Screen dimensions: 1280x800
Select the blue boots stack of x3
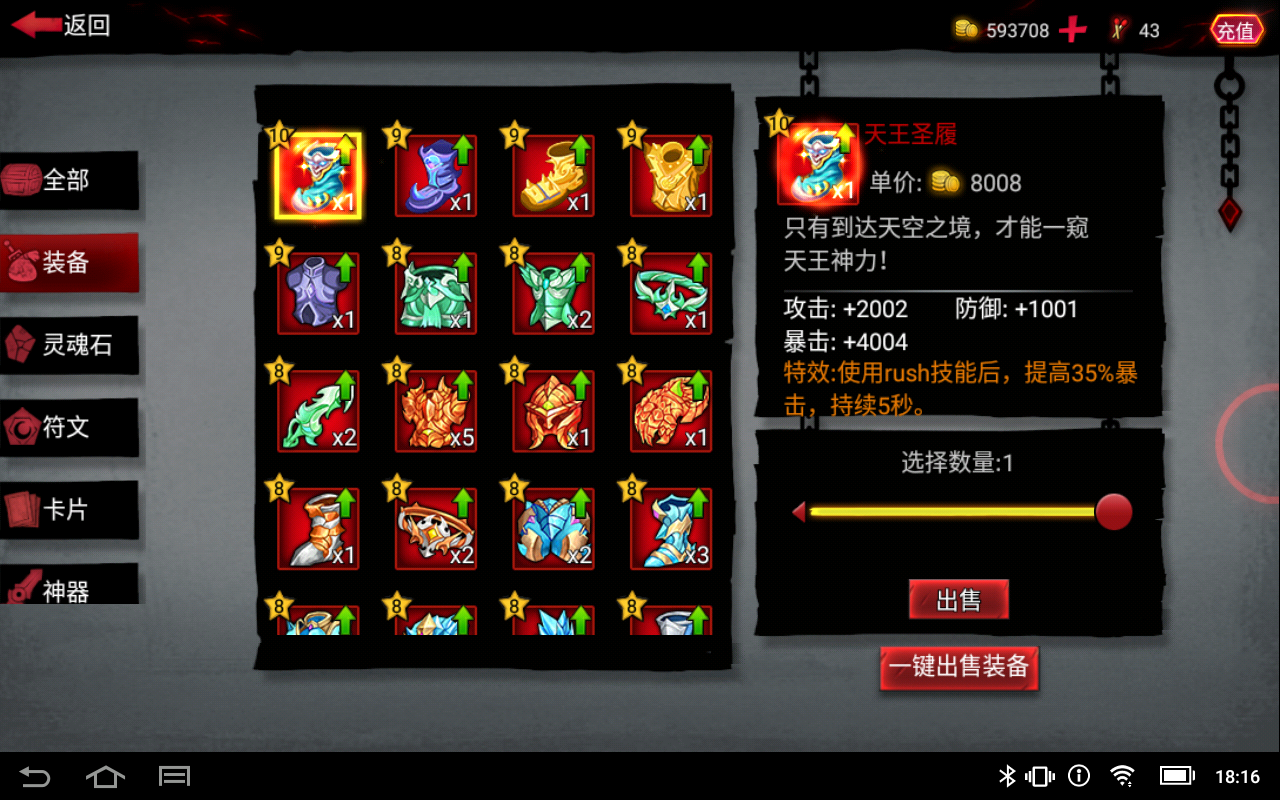click(670, 527)
